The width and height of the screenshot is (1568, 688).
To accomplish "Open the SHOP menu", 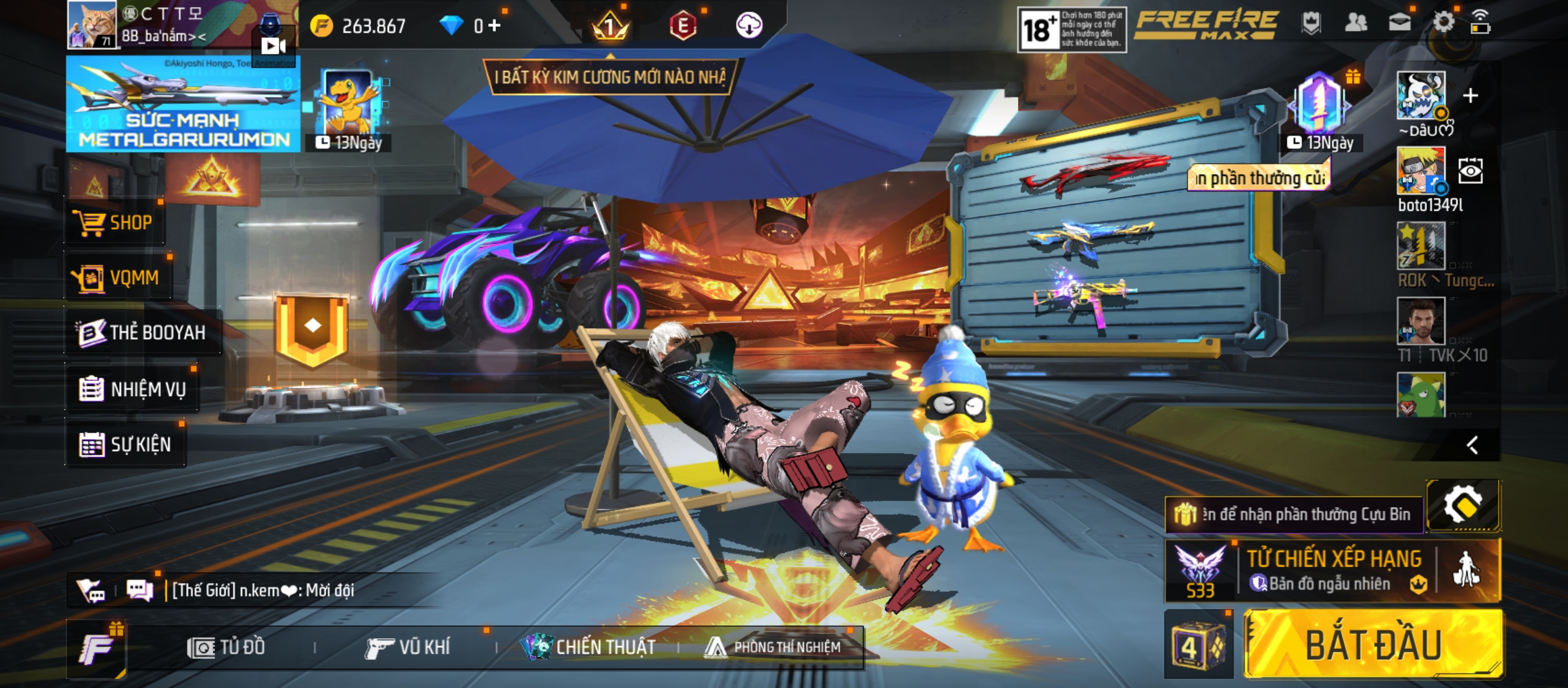I will tap(115, 223).
